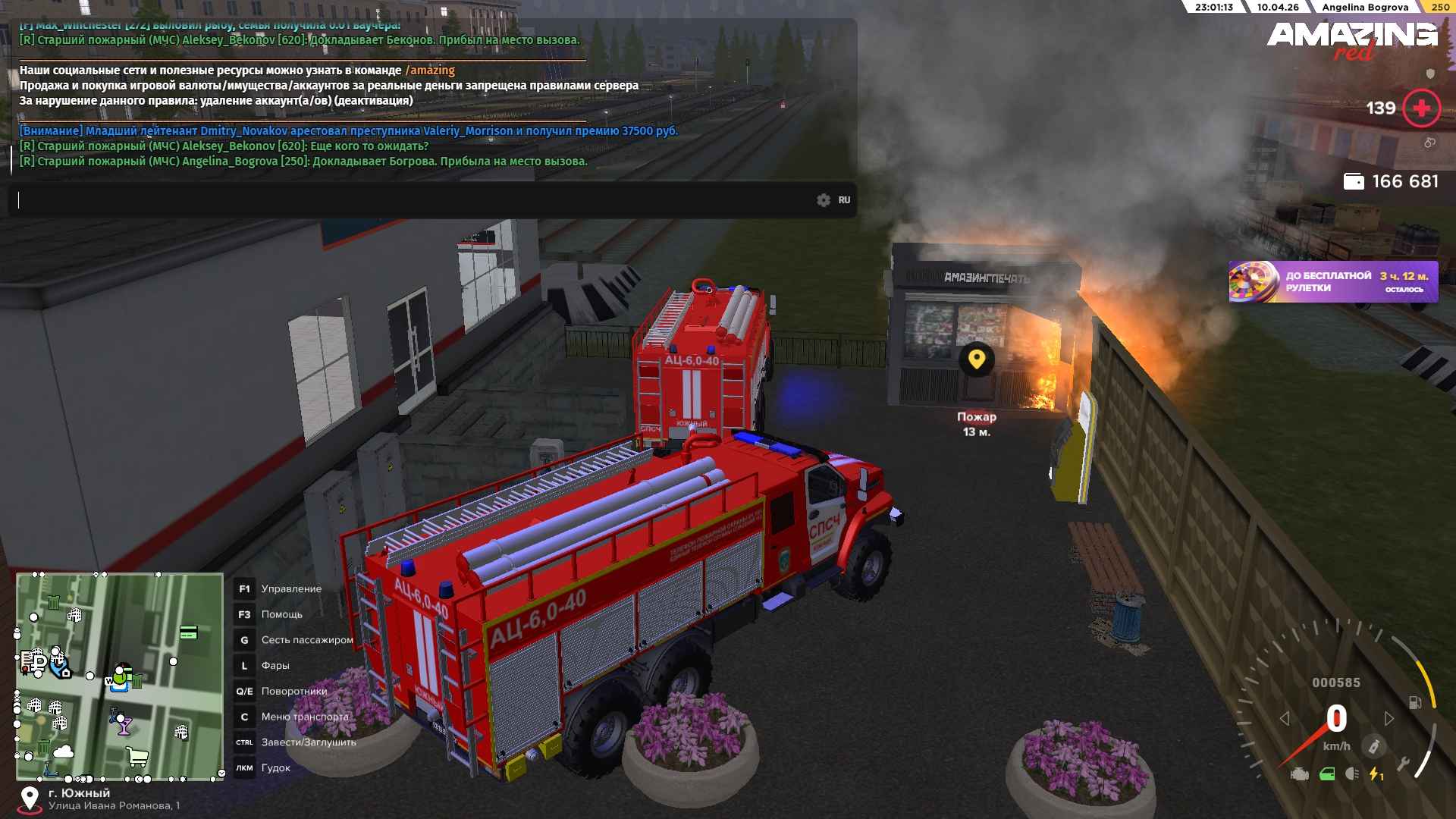1456x819 pixels.
Task: Click the engine status icon near speedometer
Action: 1300,774
